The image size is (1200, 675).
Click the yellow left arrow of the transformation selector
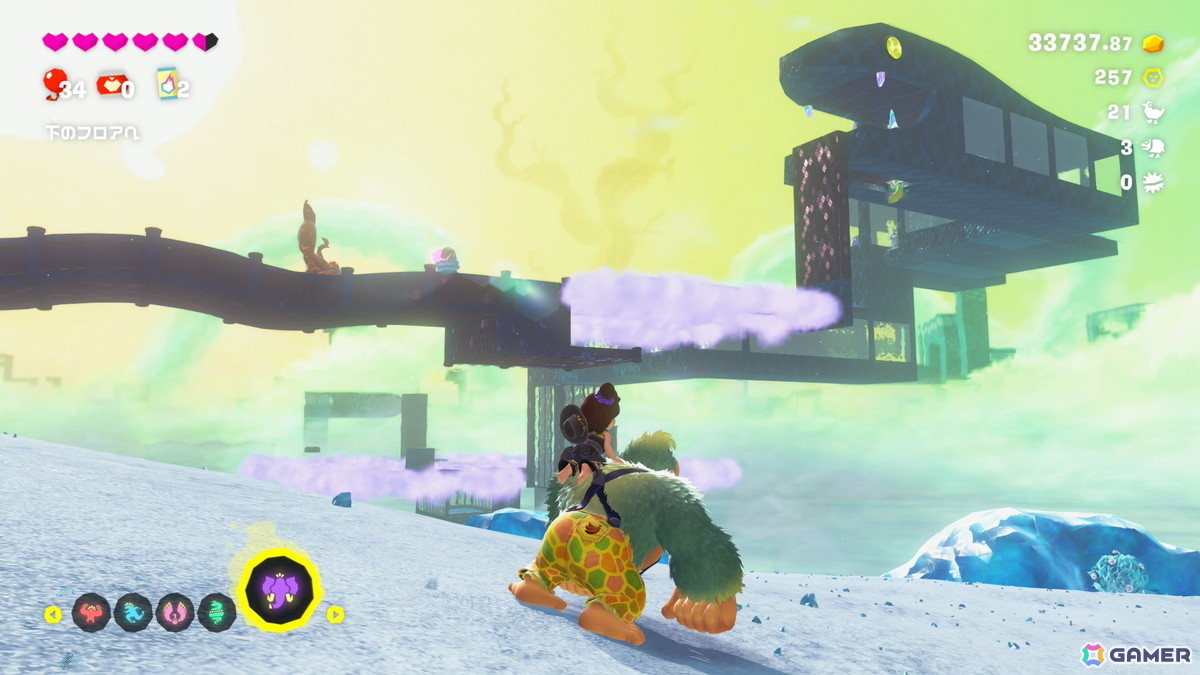53,614
